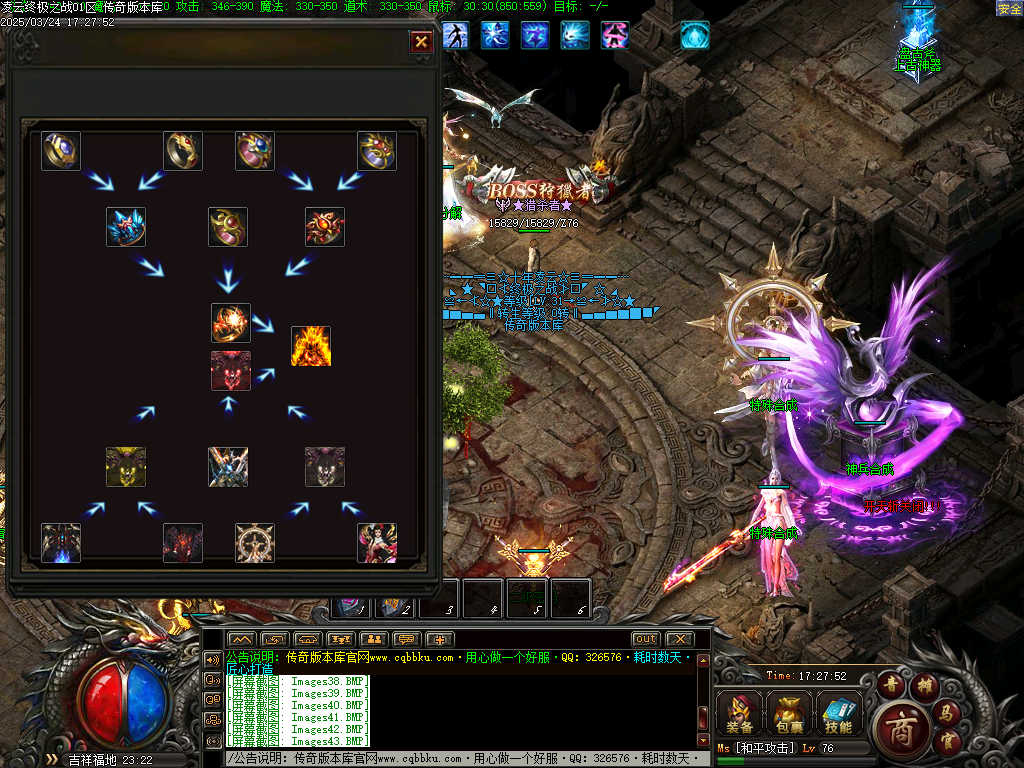Screen dimensions: 1024x768
Task: Close the synthesis tree panel
Action: [x=421, y=41]
